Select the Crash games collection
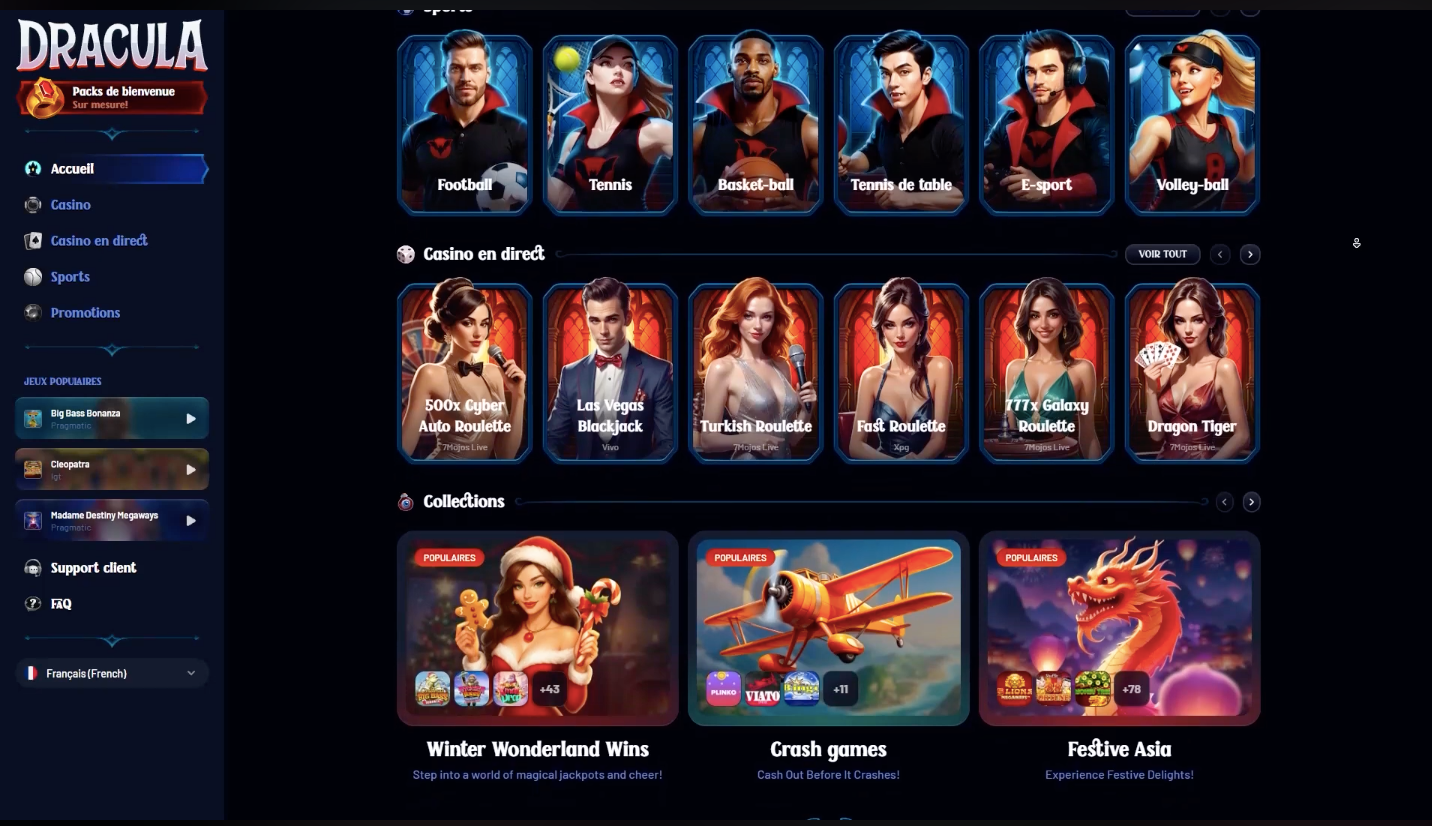 (x=828, y=628)
